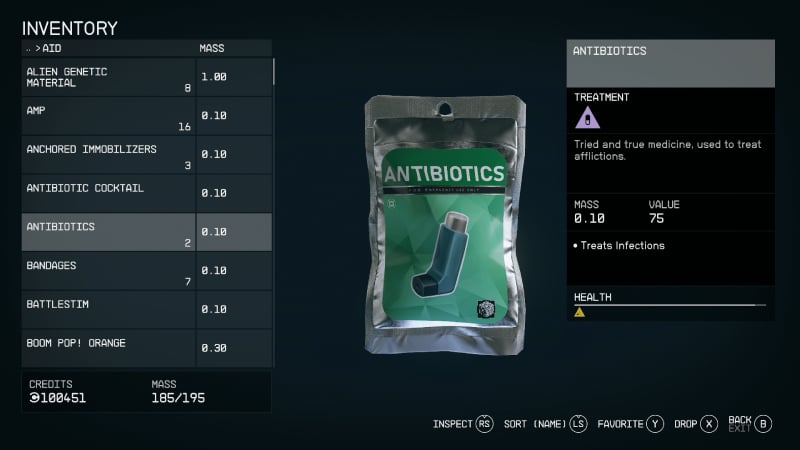
Task: Click the Inspect option
Action: tap(463, 424)
